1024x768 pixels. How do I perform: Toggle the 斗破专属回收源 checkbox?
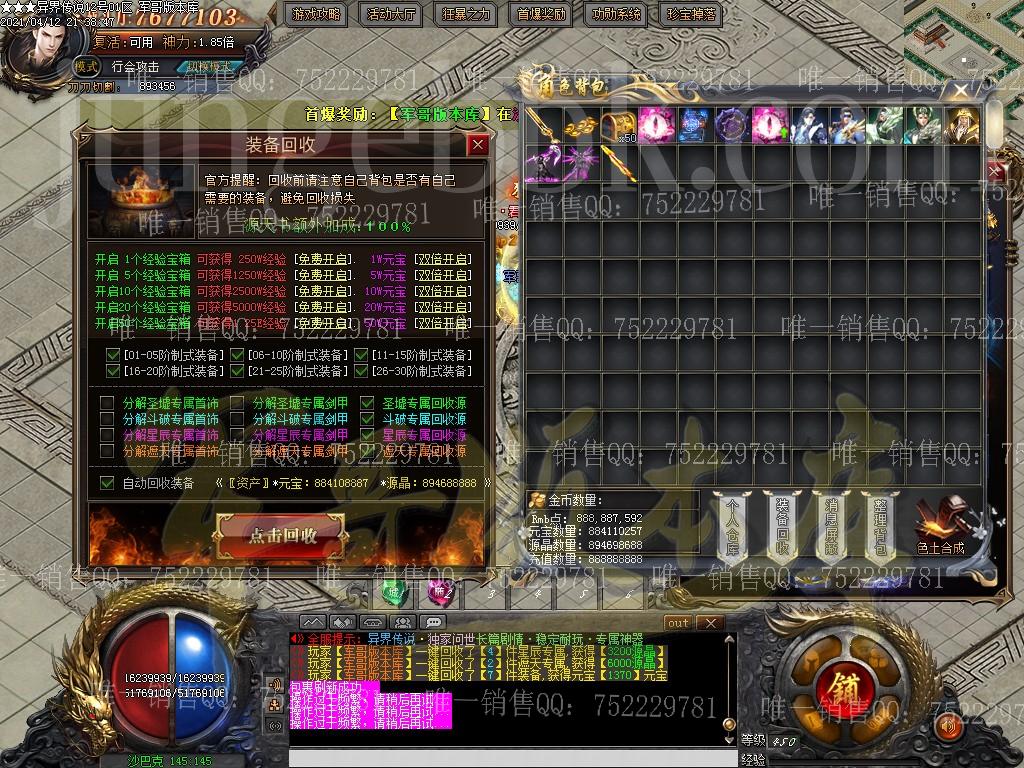(x=367, y=419)
